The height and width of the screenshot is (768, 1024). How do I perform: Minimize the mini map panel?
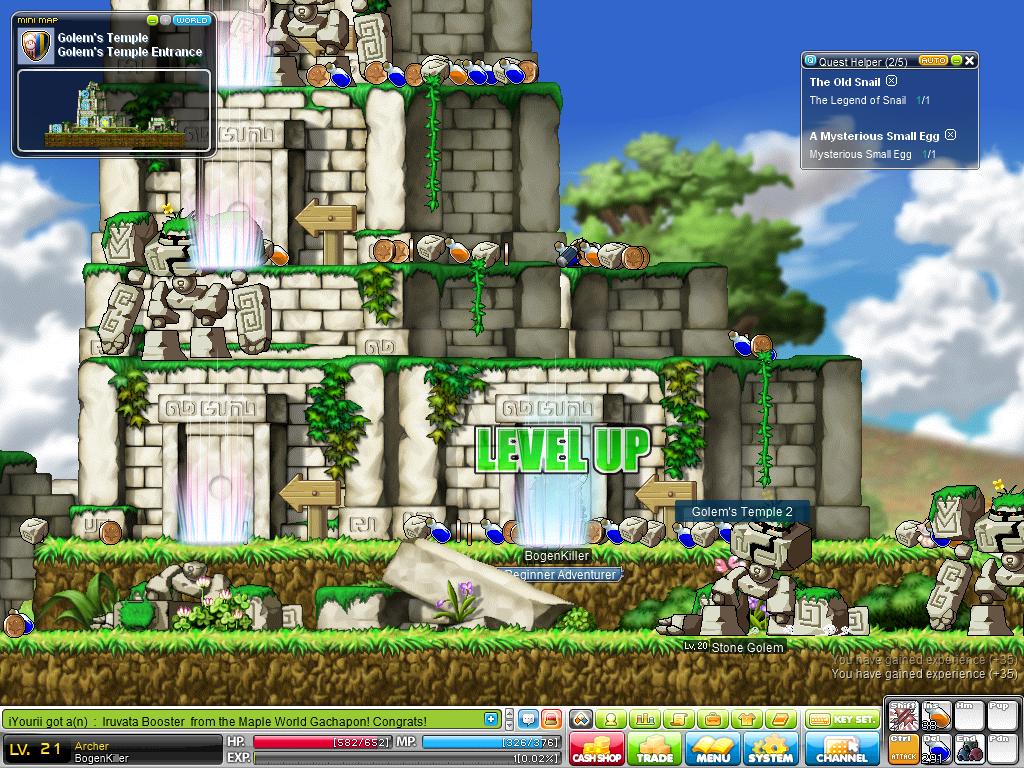152,20
